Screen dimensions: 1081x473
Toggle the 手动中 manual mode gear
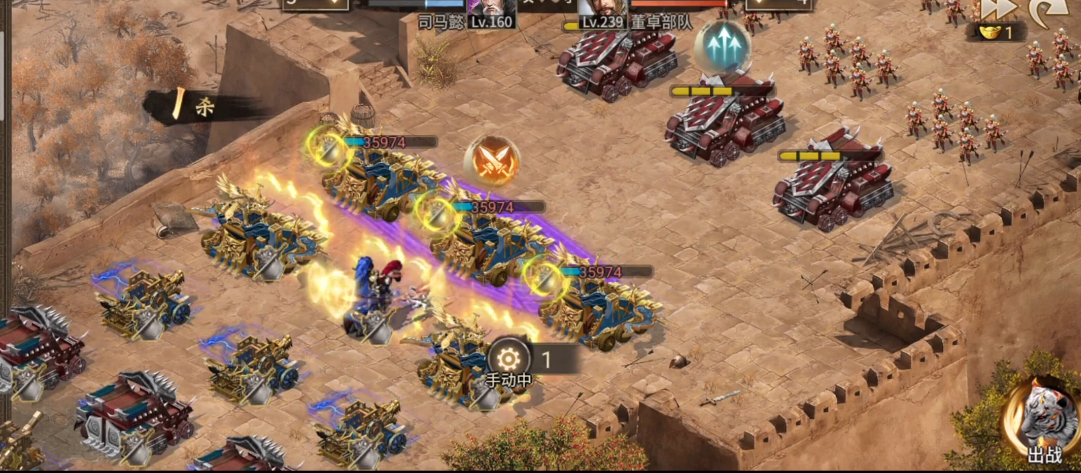(x=509, y=357)
